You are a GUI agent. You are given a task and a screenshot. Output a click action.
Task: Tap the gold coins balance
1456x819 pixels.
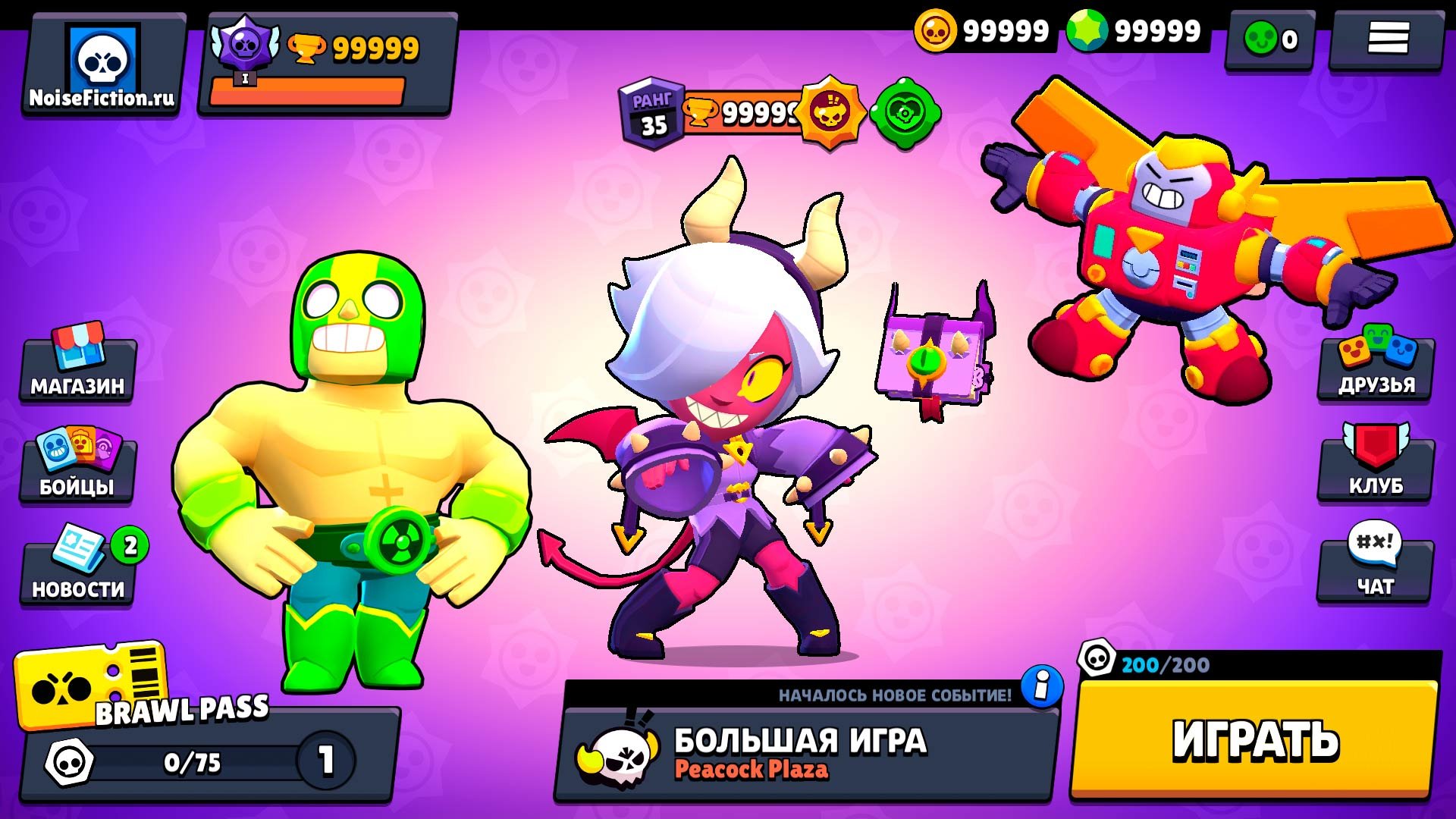[x=983, y=32]
